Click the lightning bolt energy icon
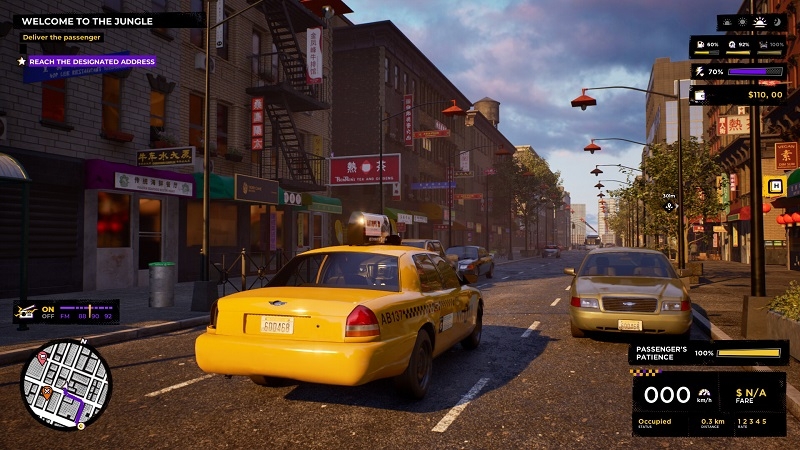The width and height of the screenshot is (800, 450). click(x=697, y=72)
